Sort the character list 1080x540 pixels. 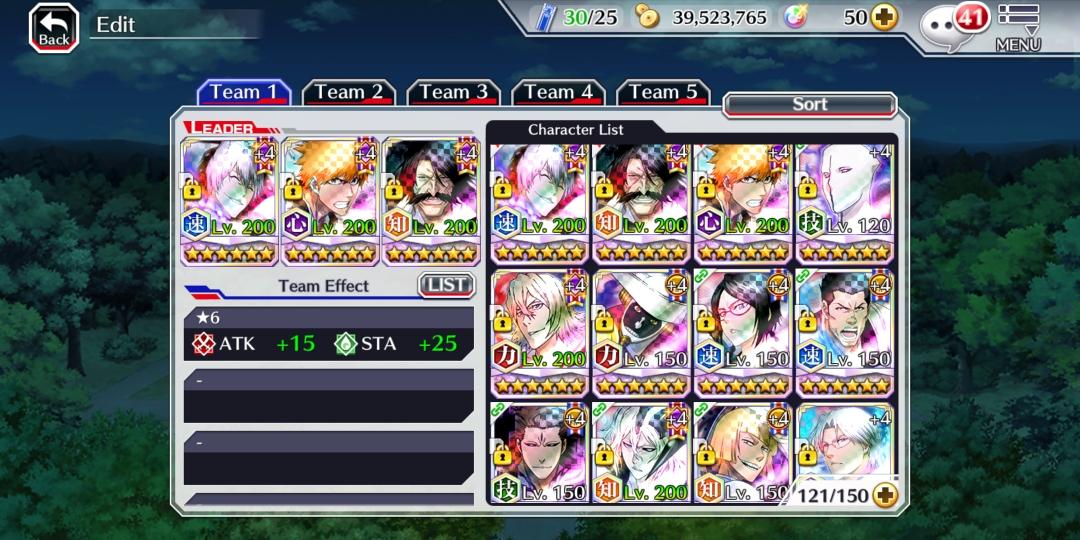pyautogui.click(x=809, y=104)
